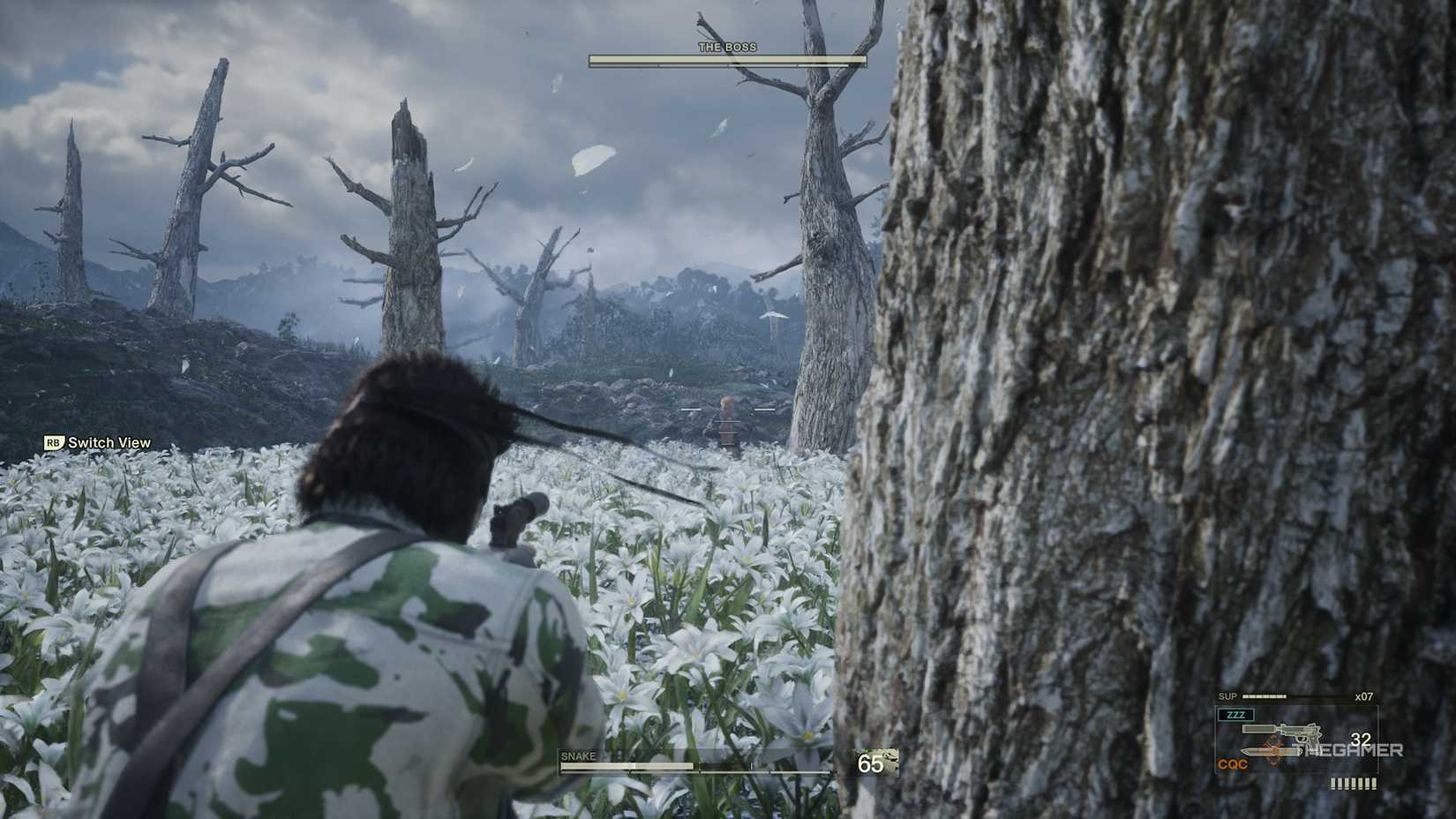The image size is (1456, 819).
Task: Toggle the SUP suppressor indicator
Action: pos(1227,695)
